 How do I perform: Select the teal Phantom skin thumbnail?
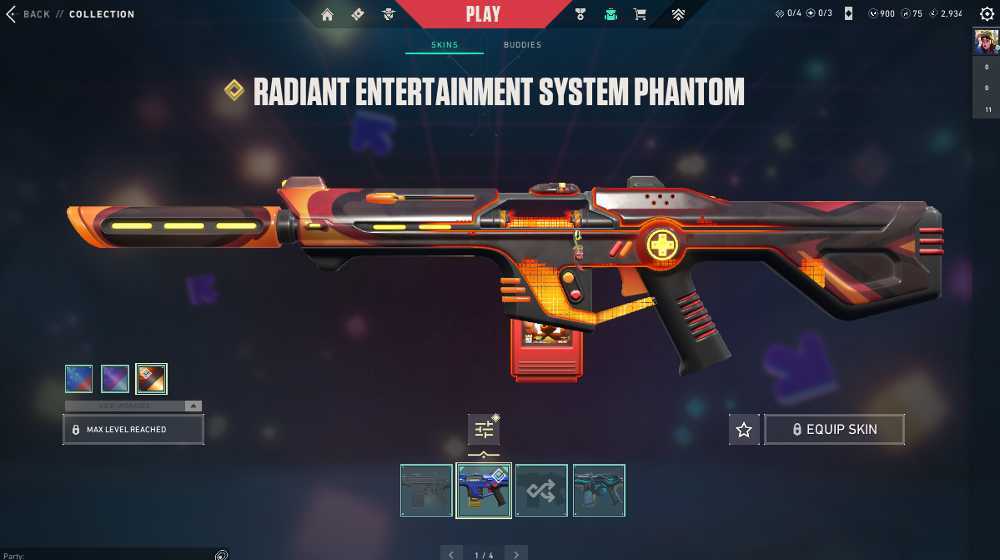599,490
